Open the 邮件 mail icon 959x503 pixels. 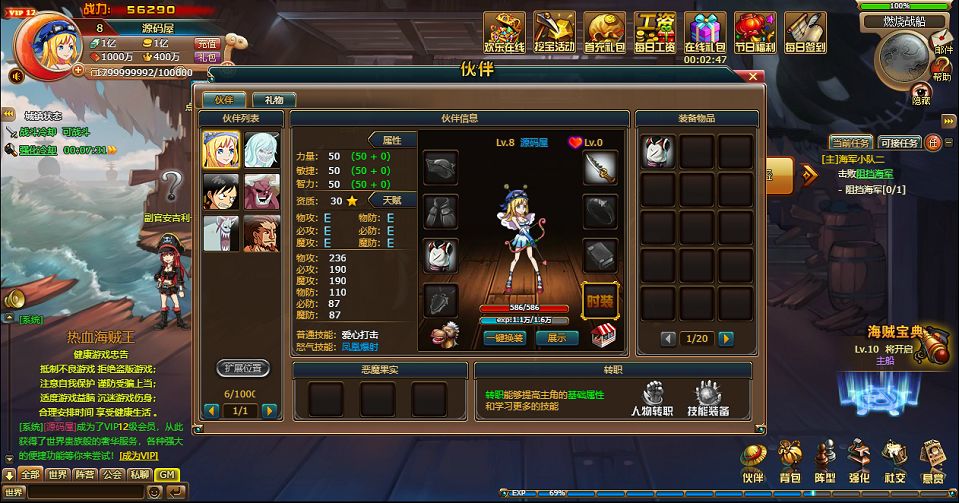point(942,41)
